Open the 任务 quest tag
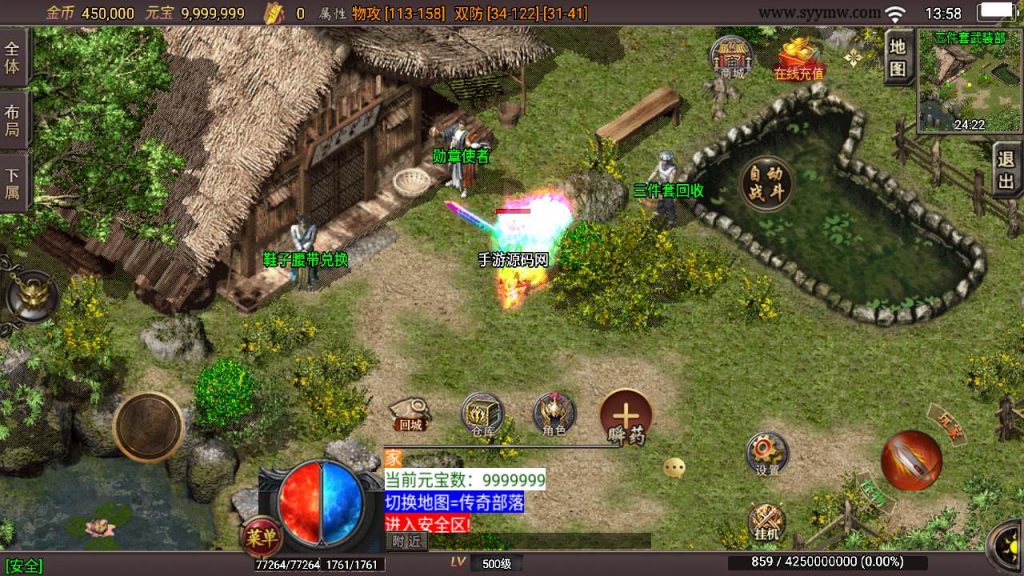The height and width of the screenshot is (576, 1024). (x=872, y=492)
